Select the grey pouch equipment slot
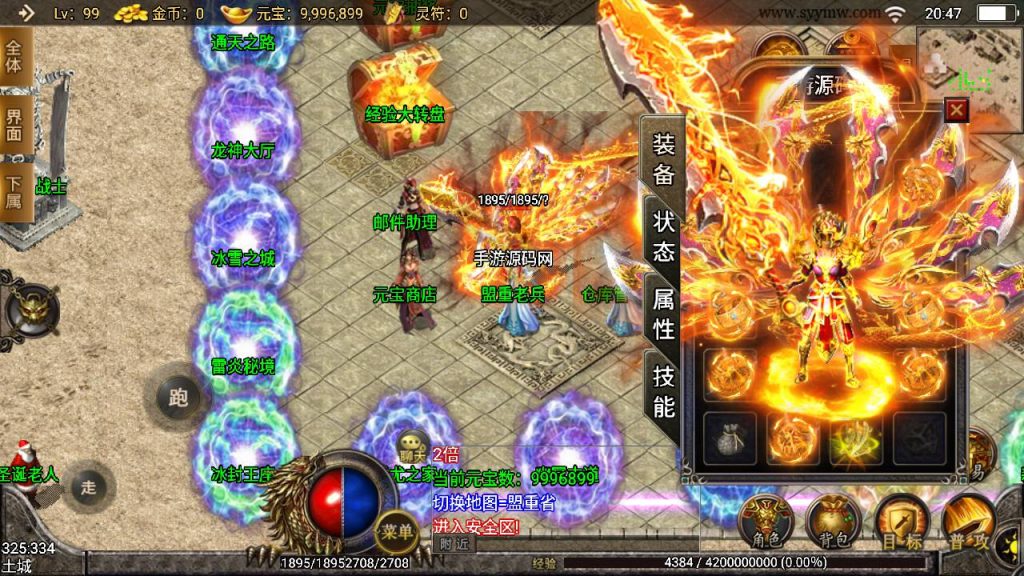Viewport: 1024px width, 576px height. [x=730, y=438]
